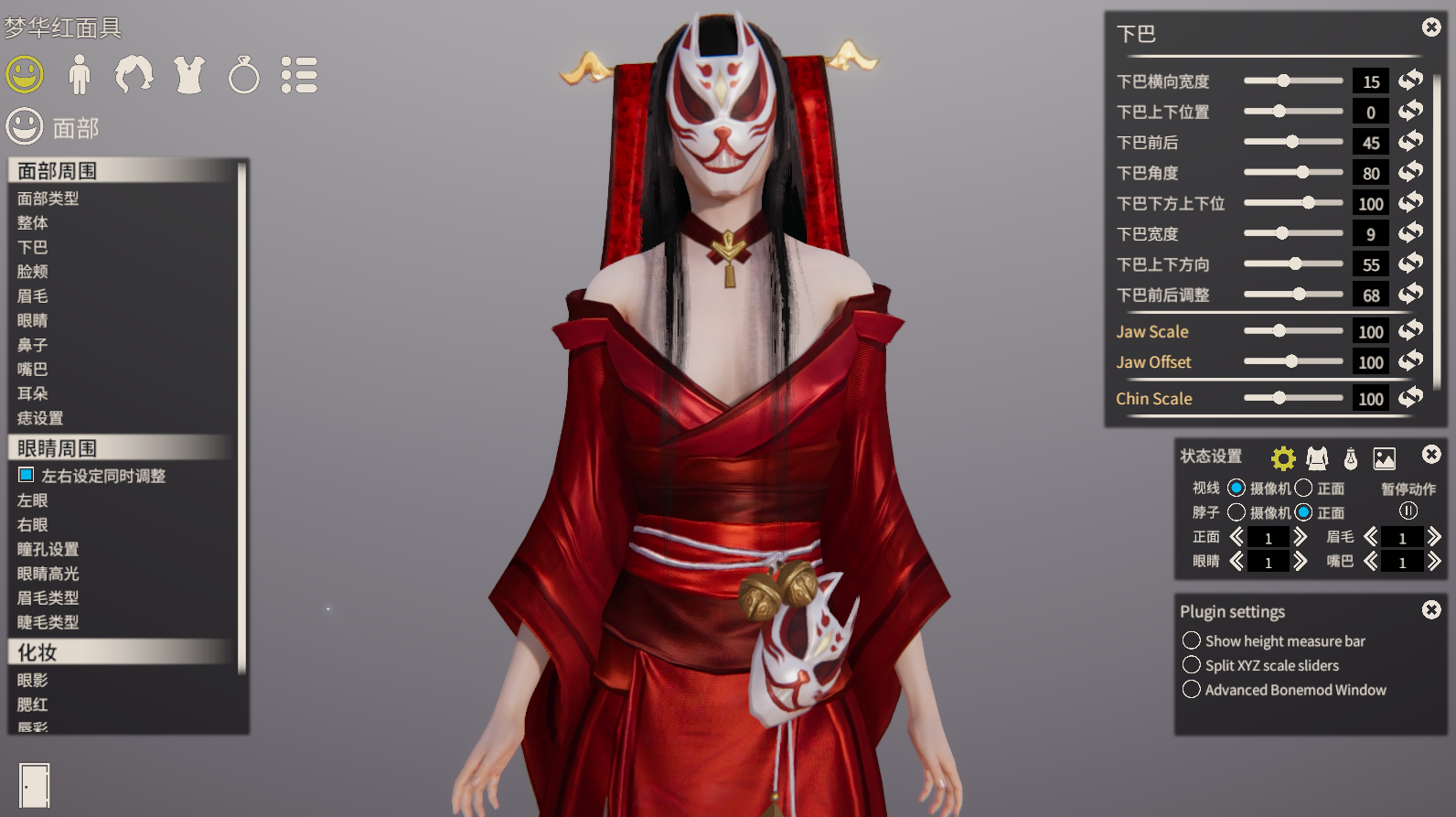Click the exit door icon

35,785
